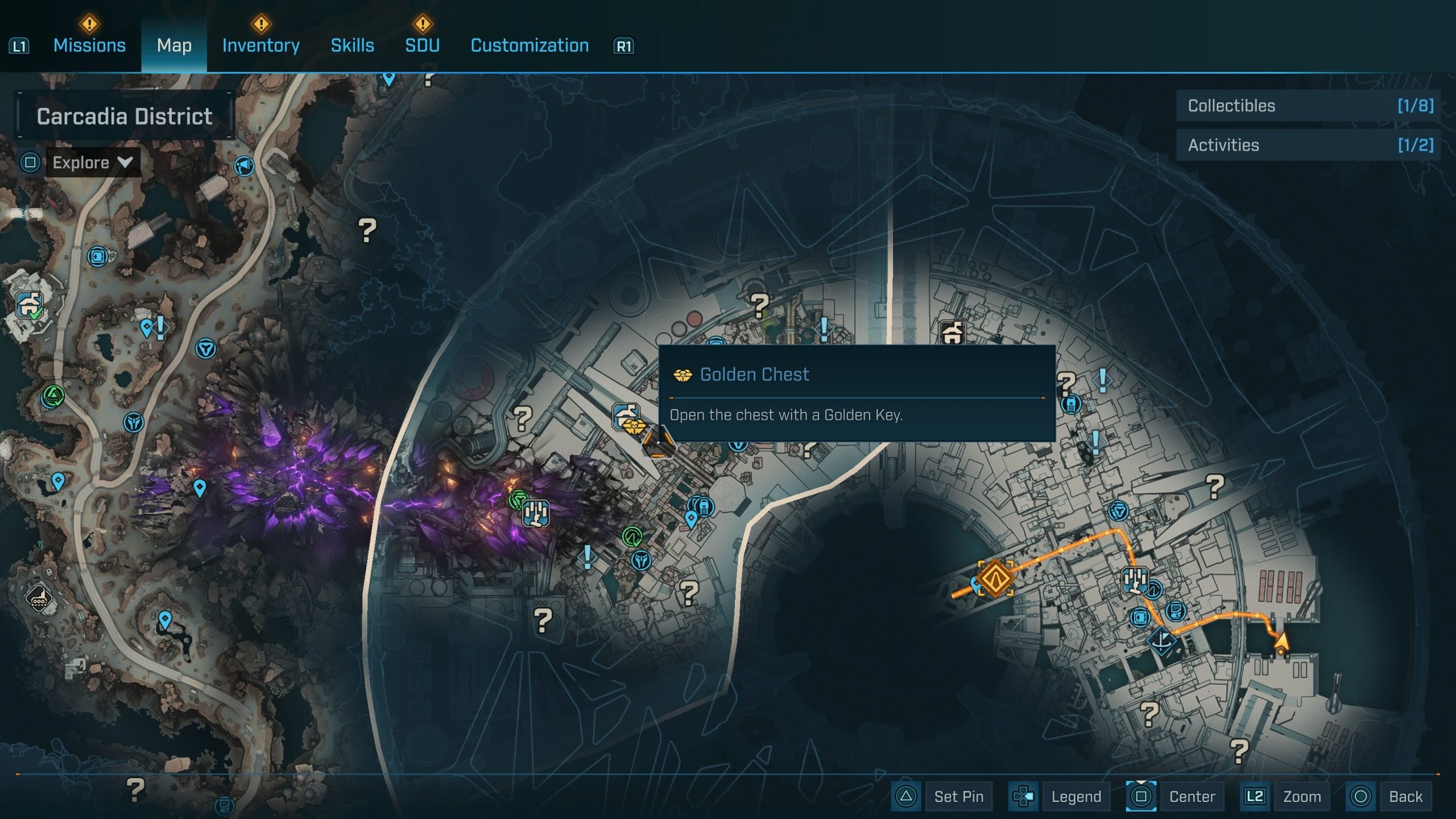1456x819 pixels.
Task: Select the yellow player arrow marker
Action: [x=1281, y=643]
